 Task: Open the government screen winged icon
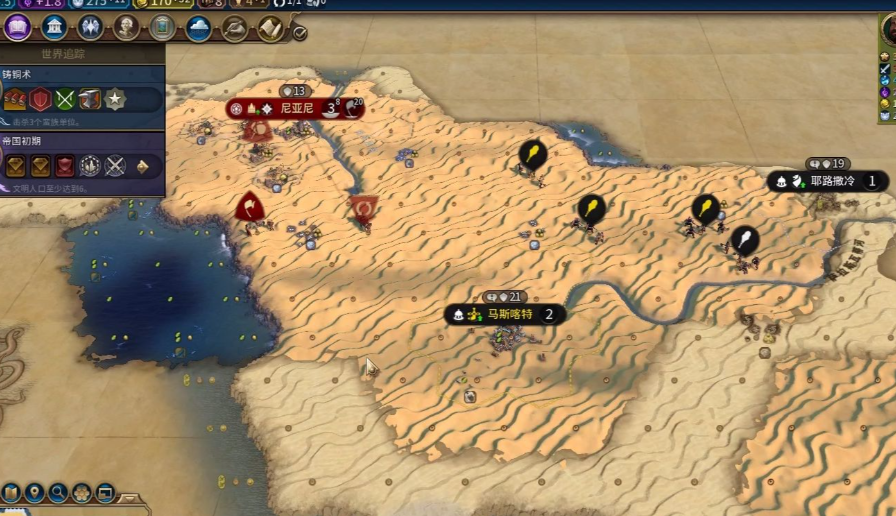point(90,28)
